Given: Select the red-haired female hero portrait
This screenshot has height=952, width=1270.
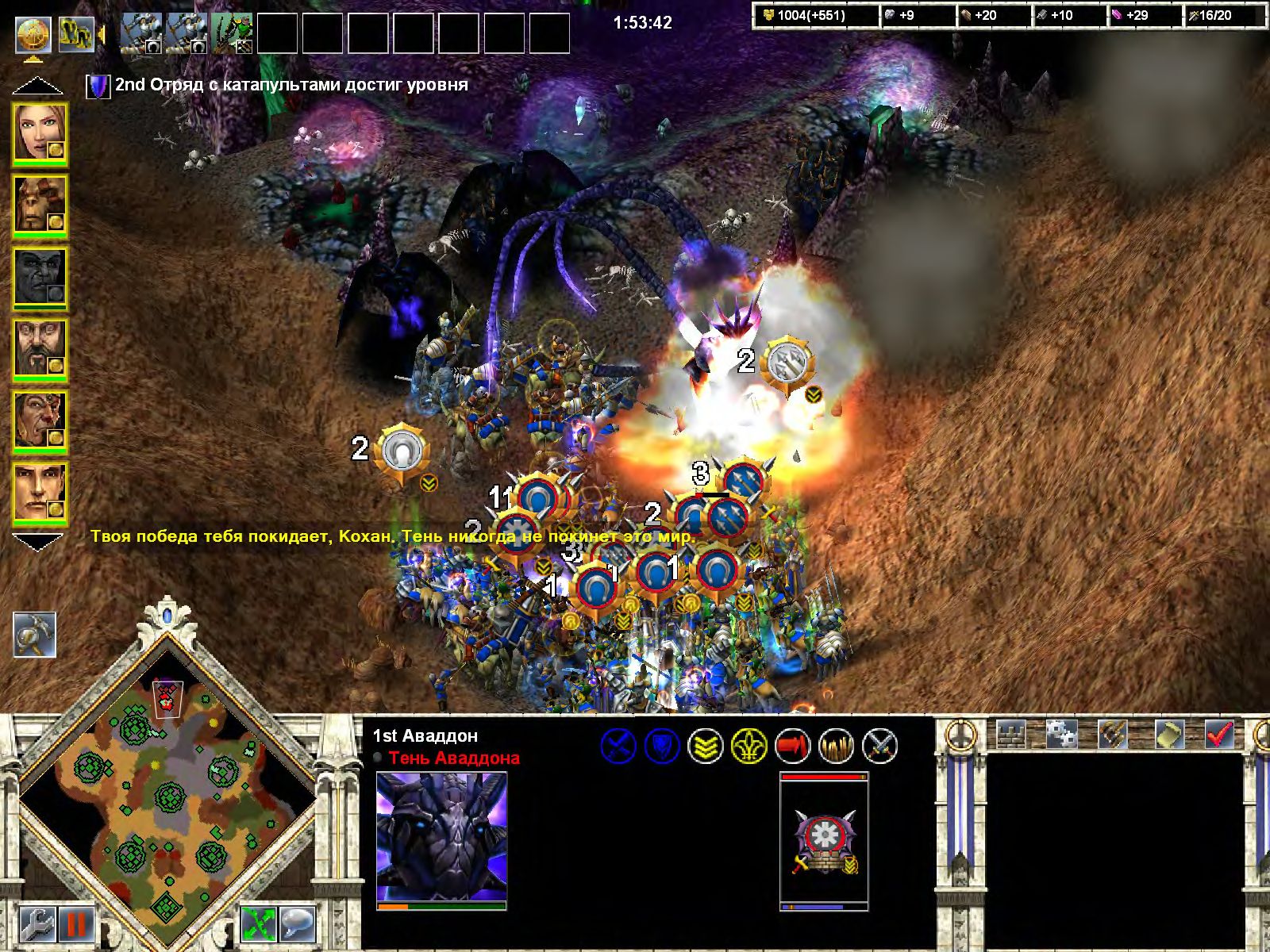Looking at the screenshot, I should 39,134.
